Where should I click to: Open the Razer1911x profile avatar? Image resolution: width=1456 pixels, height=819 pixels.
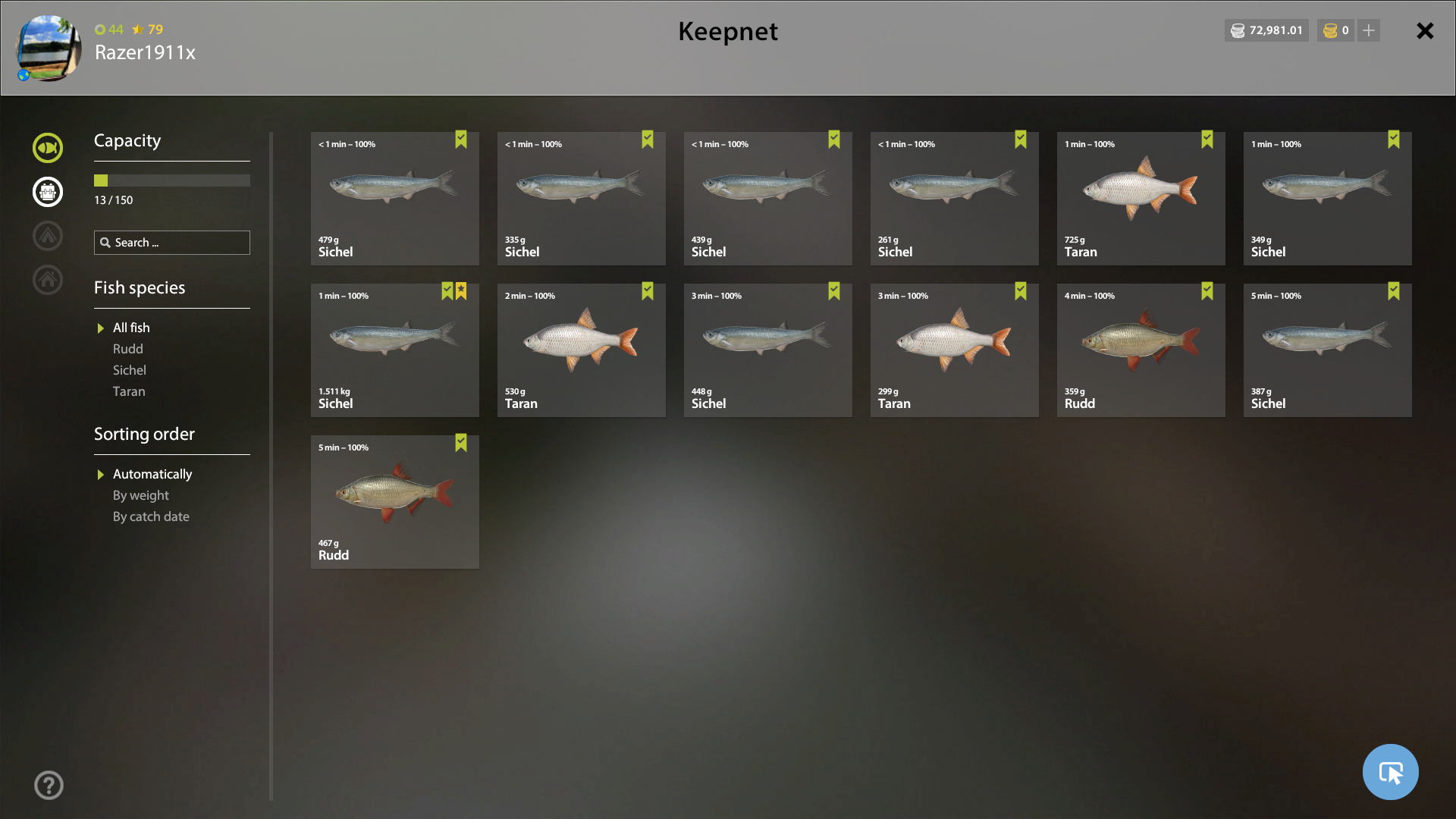tap(49, 48)
